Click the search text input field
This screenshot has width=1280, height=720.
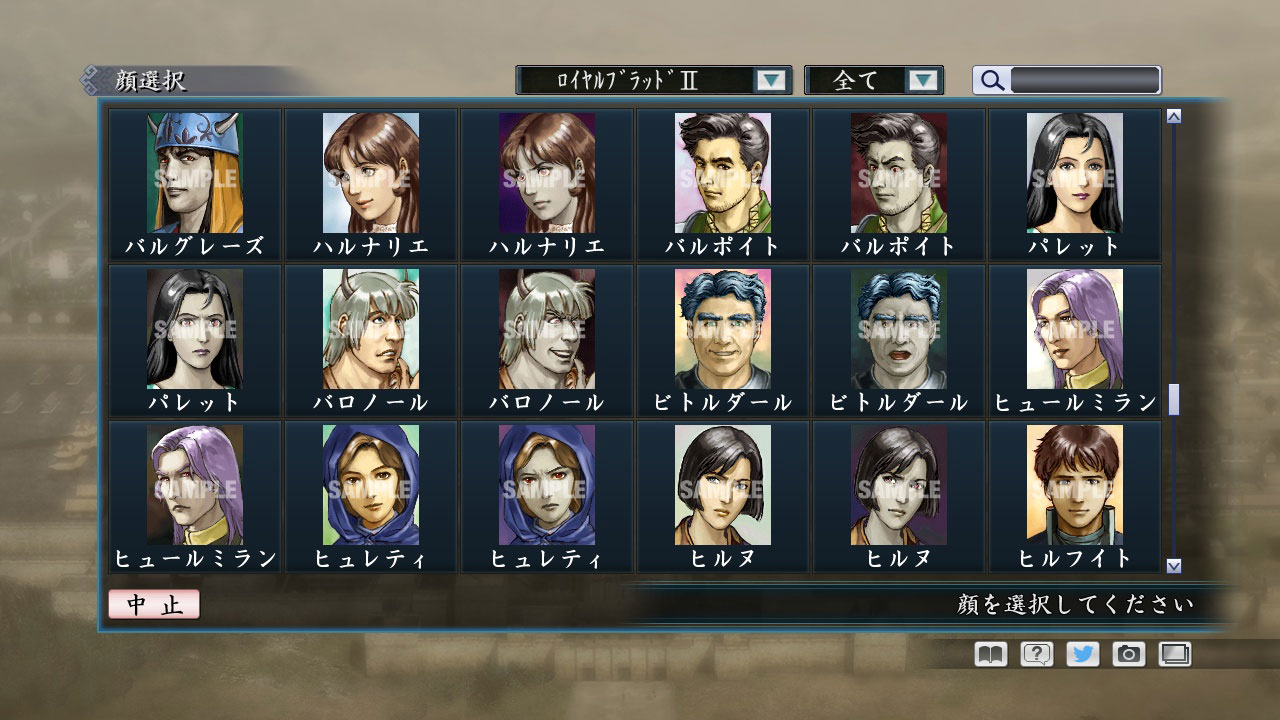[1083, 78]
